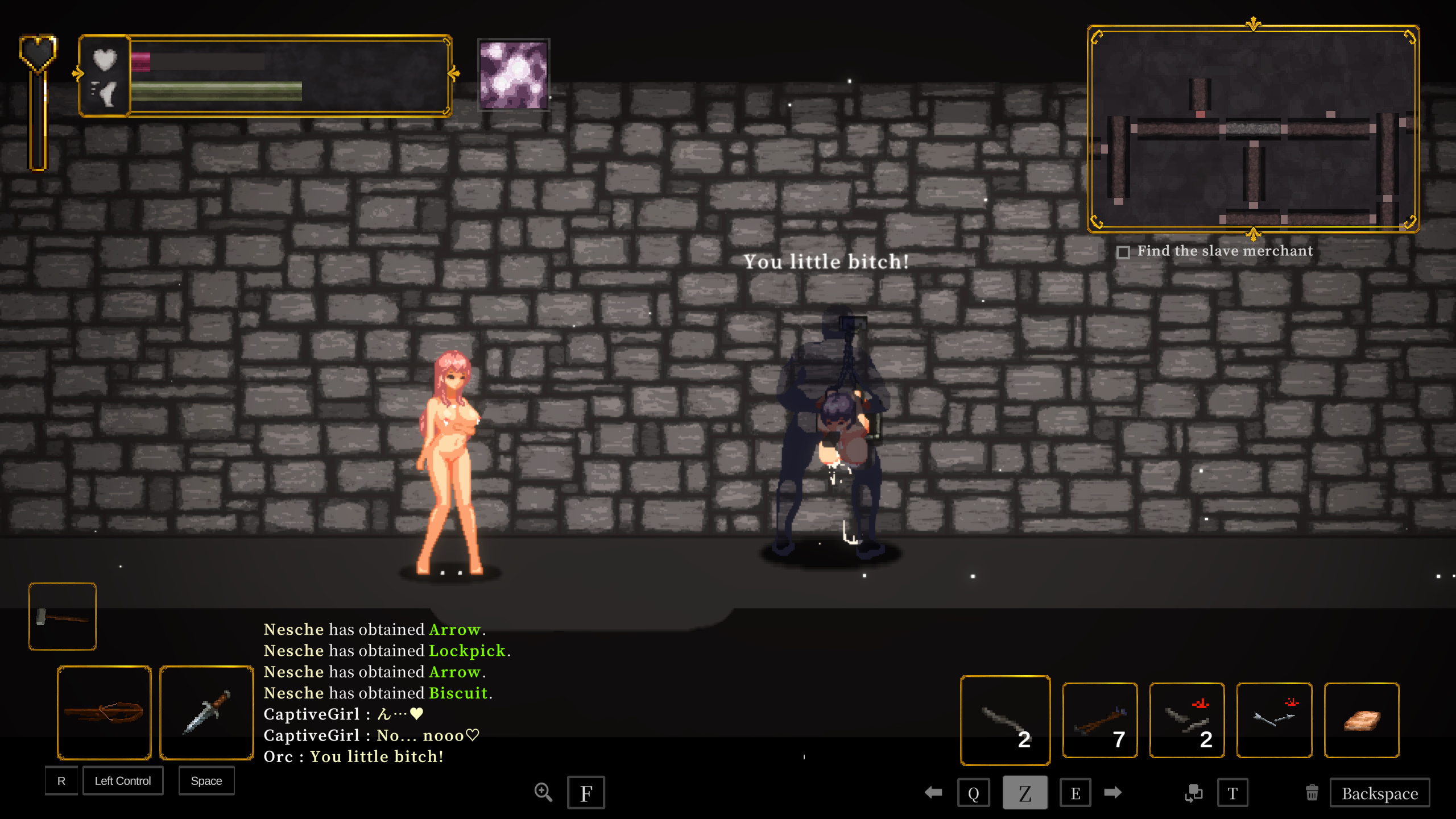This screenshot has height=819, width=1456.
Task: Click the left arrow to cycle slots back
Action: tap(933, 792)
